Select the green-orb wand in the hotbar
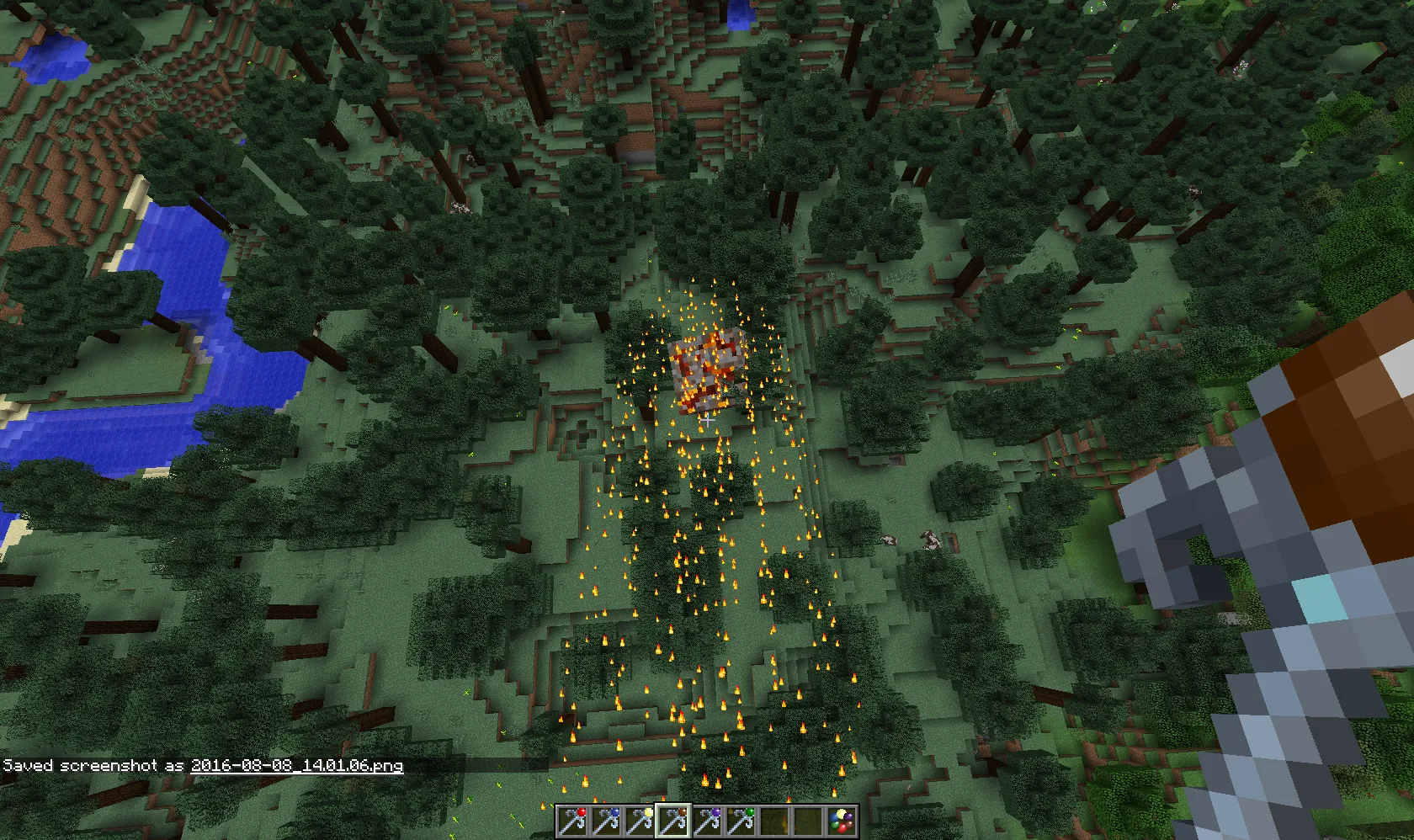1414x840 pixels. click(742, 821)
